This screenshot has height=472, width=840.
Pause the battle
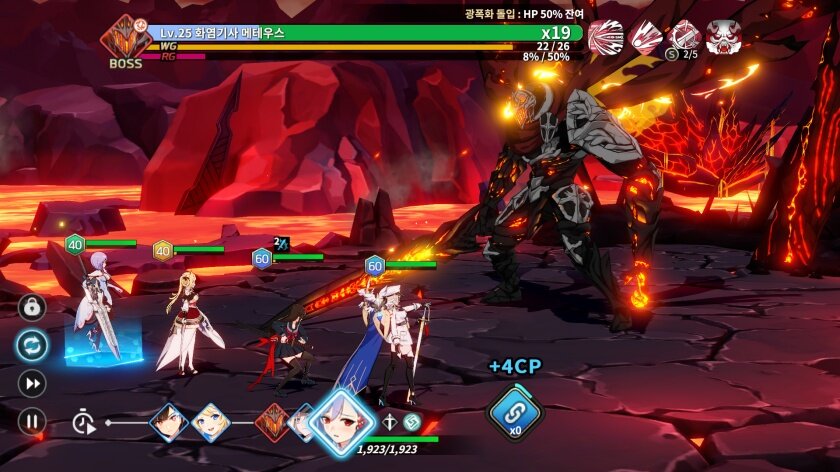(x=31, y=421)
